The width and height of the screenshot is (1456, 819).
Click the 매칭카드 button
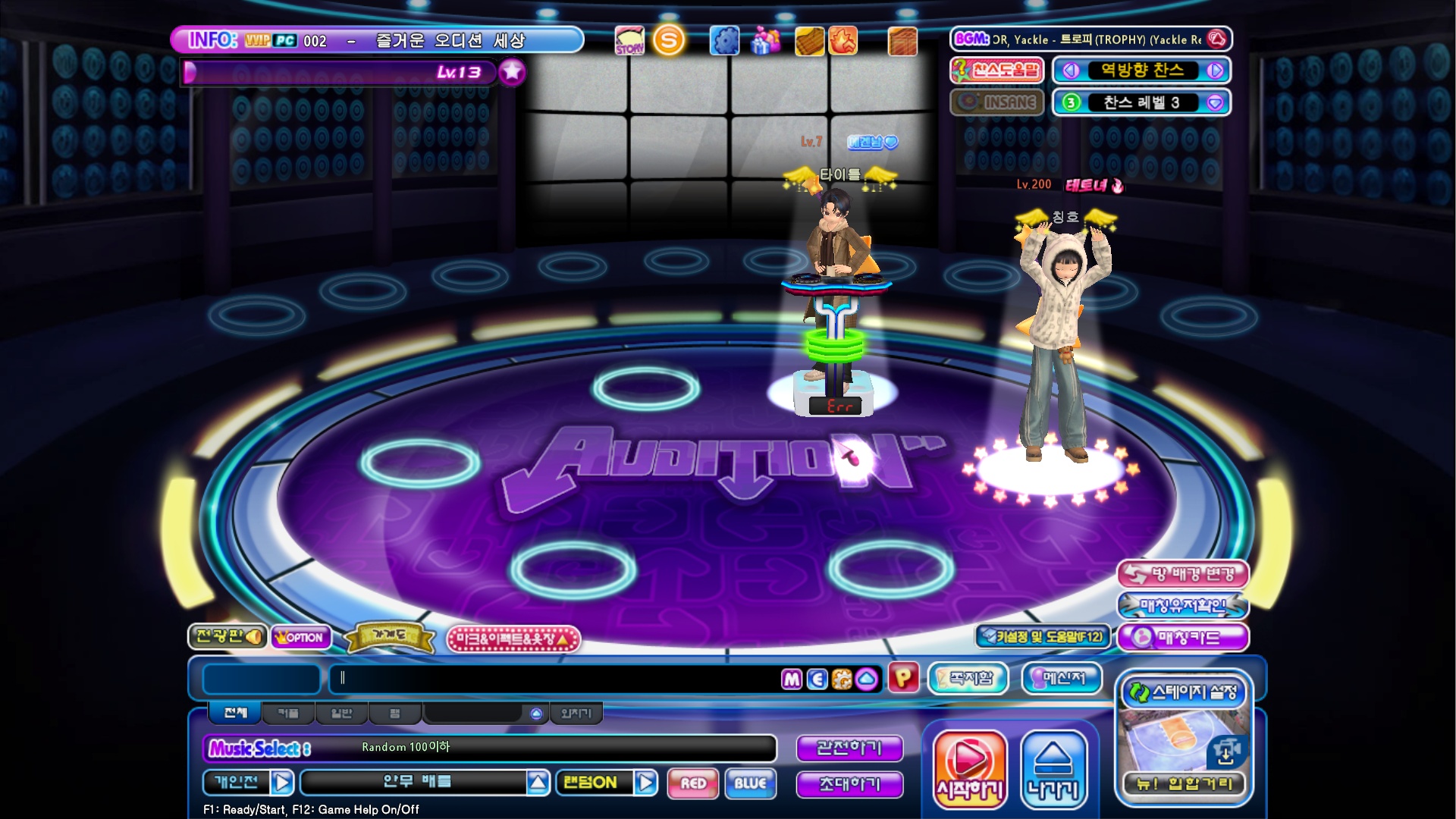(x=1182, y=638)
